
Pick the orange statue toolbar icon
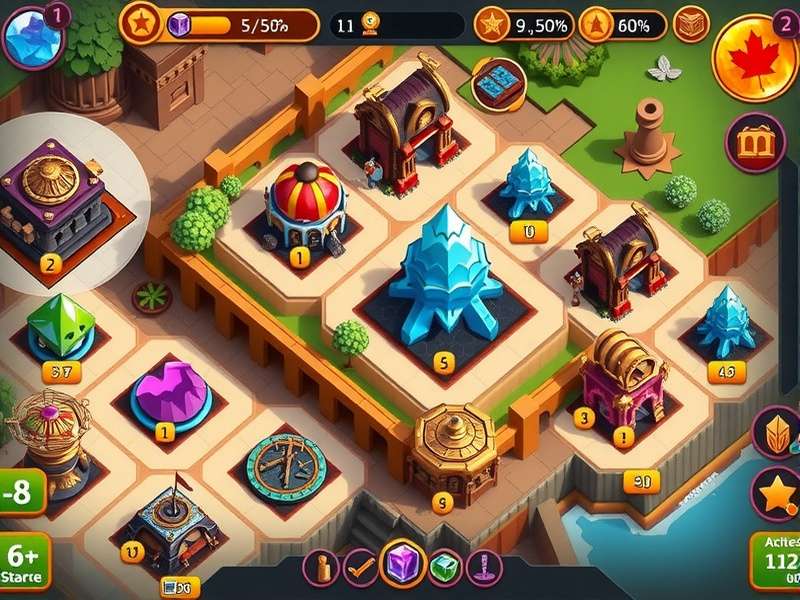pyautogui.click(x=321, y=567)
